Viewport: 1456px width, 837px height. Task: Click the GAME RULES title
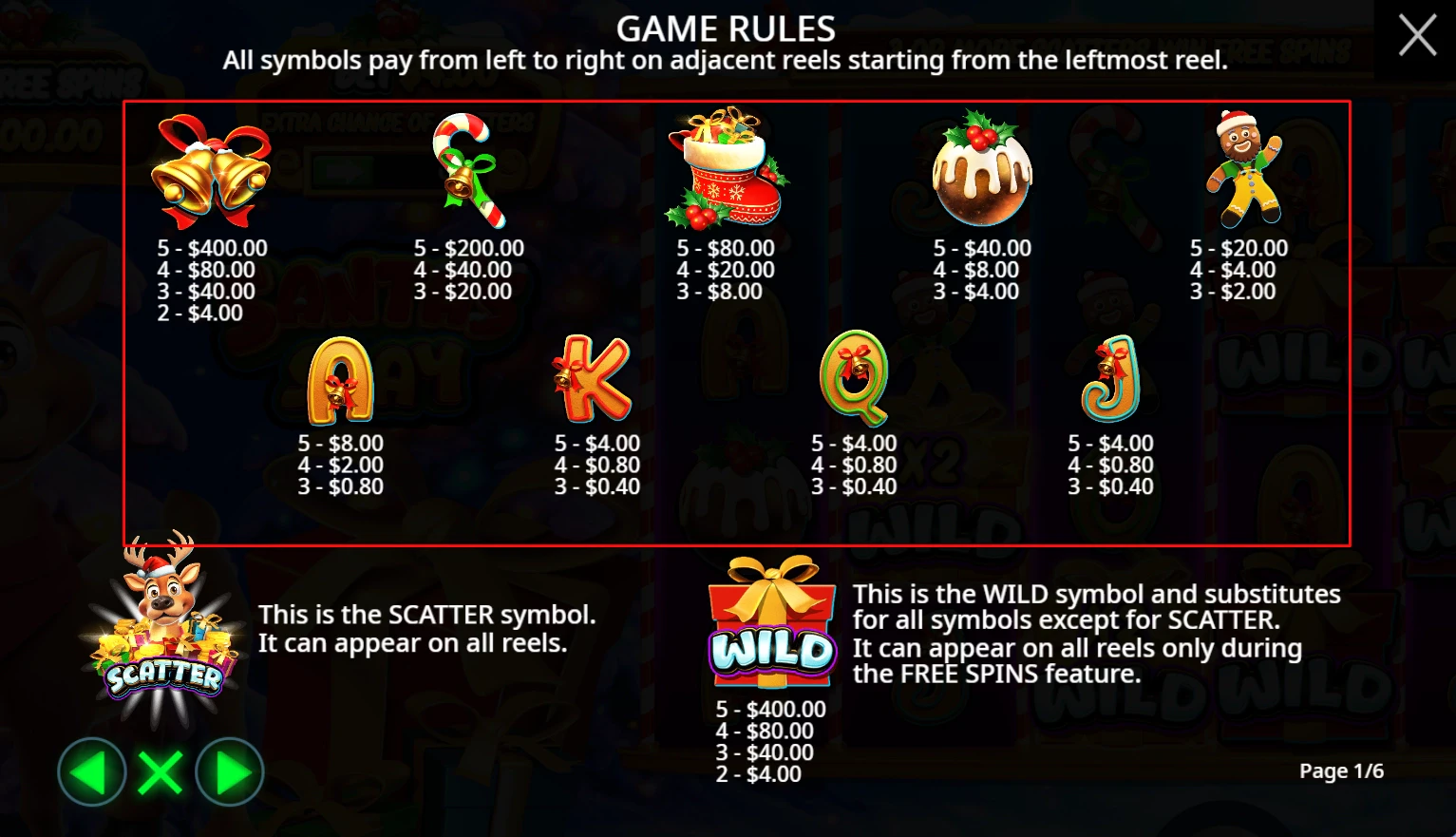click(x=727, y=29)
